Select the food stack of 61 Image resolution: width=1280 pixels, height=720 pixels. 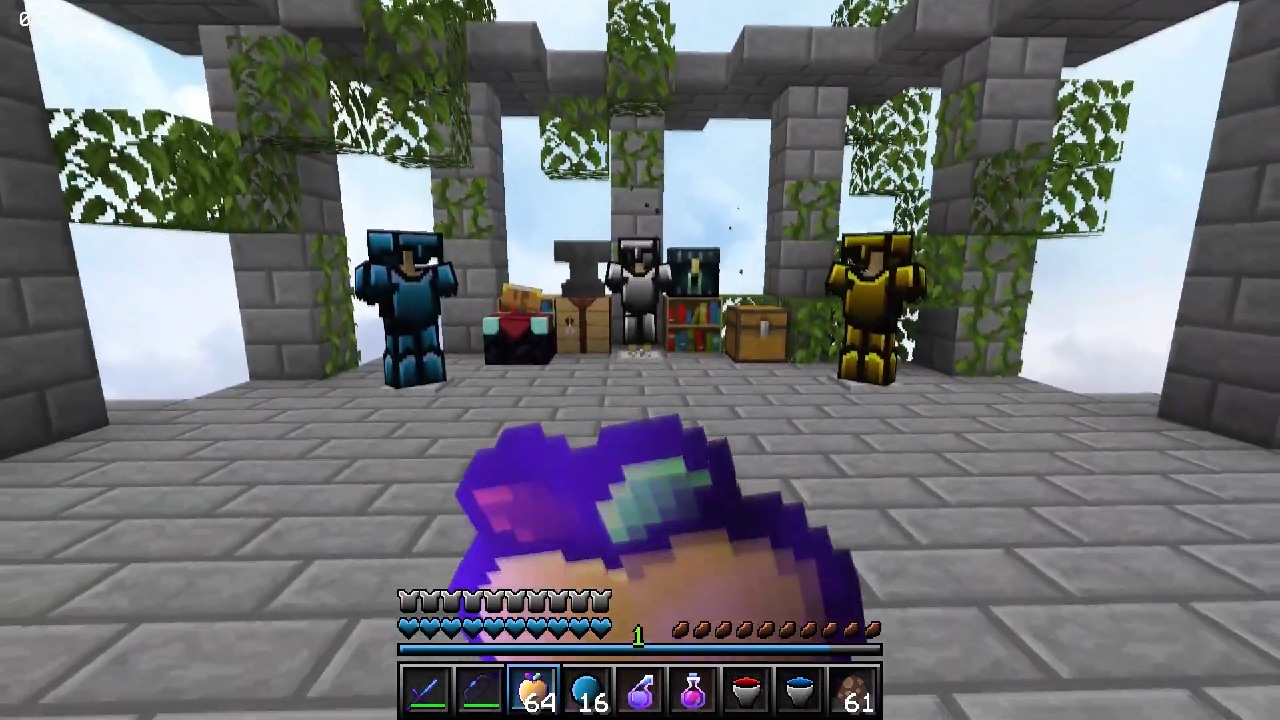(x=850, y=692)
